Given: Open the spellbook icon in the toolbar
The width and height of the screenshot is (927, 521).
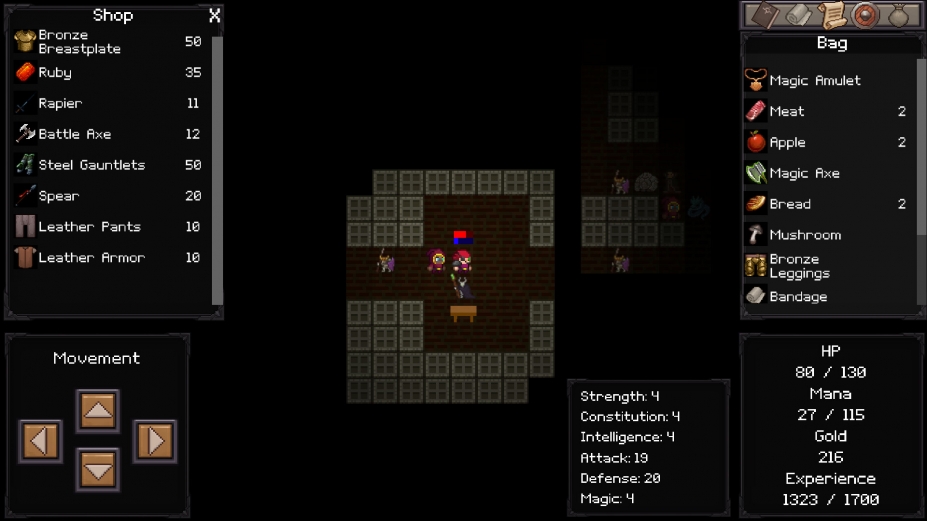Looking at the screenshot, I should tap(763, 15).
